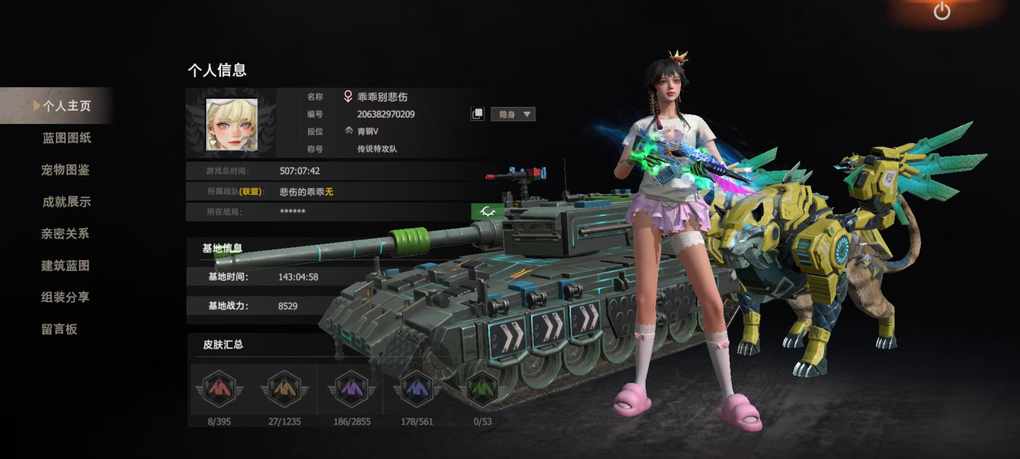Choose the purple jacket skin badge
Image resolution: width=1020 pixels, height=459 pixels.
(352, 388)
